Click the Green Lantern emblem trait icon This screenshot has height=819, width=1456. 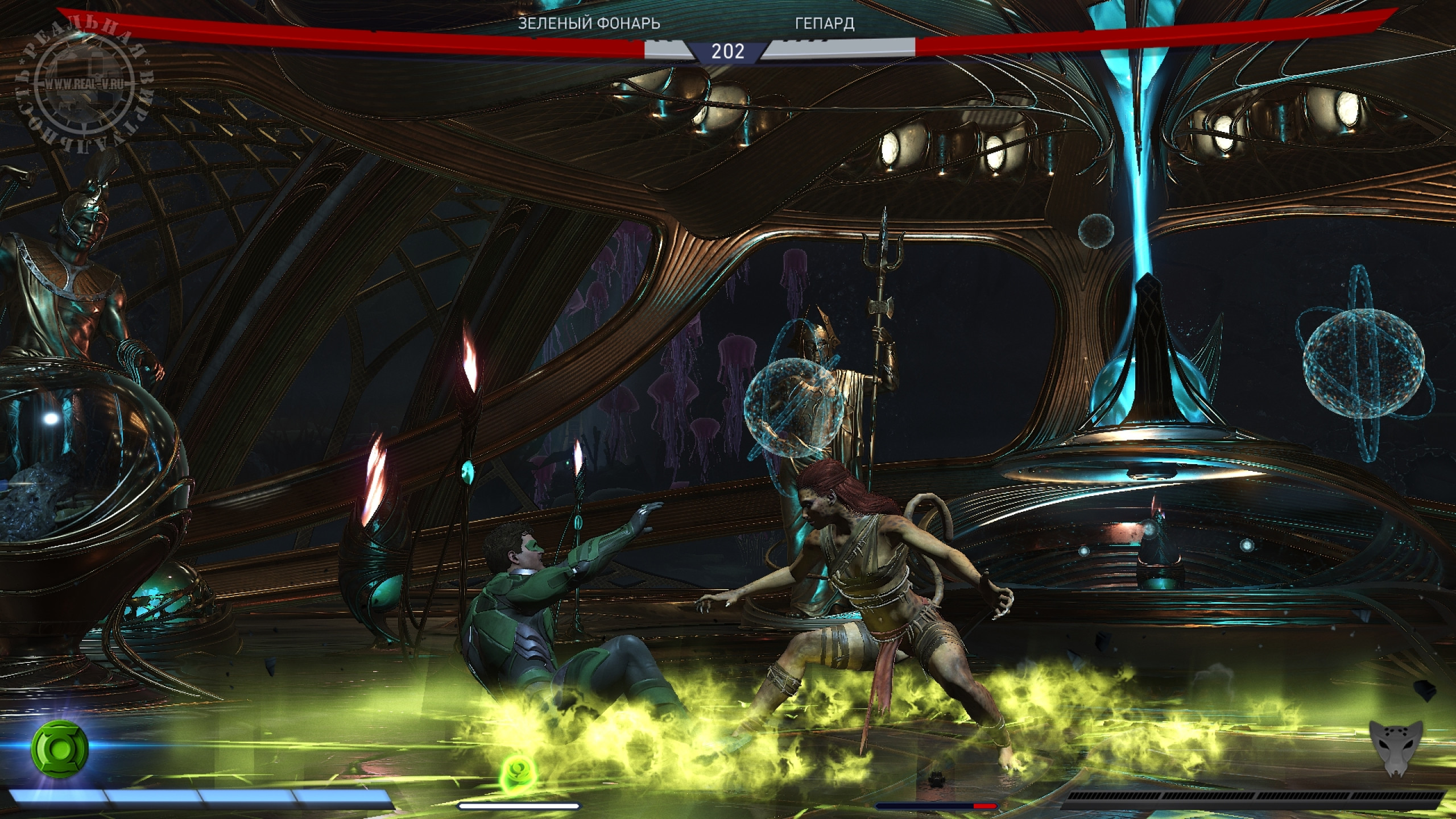point(60,748)
